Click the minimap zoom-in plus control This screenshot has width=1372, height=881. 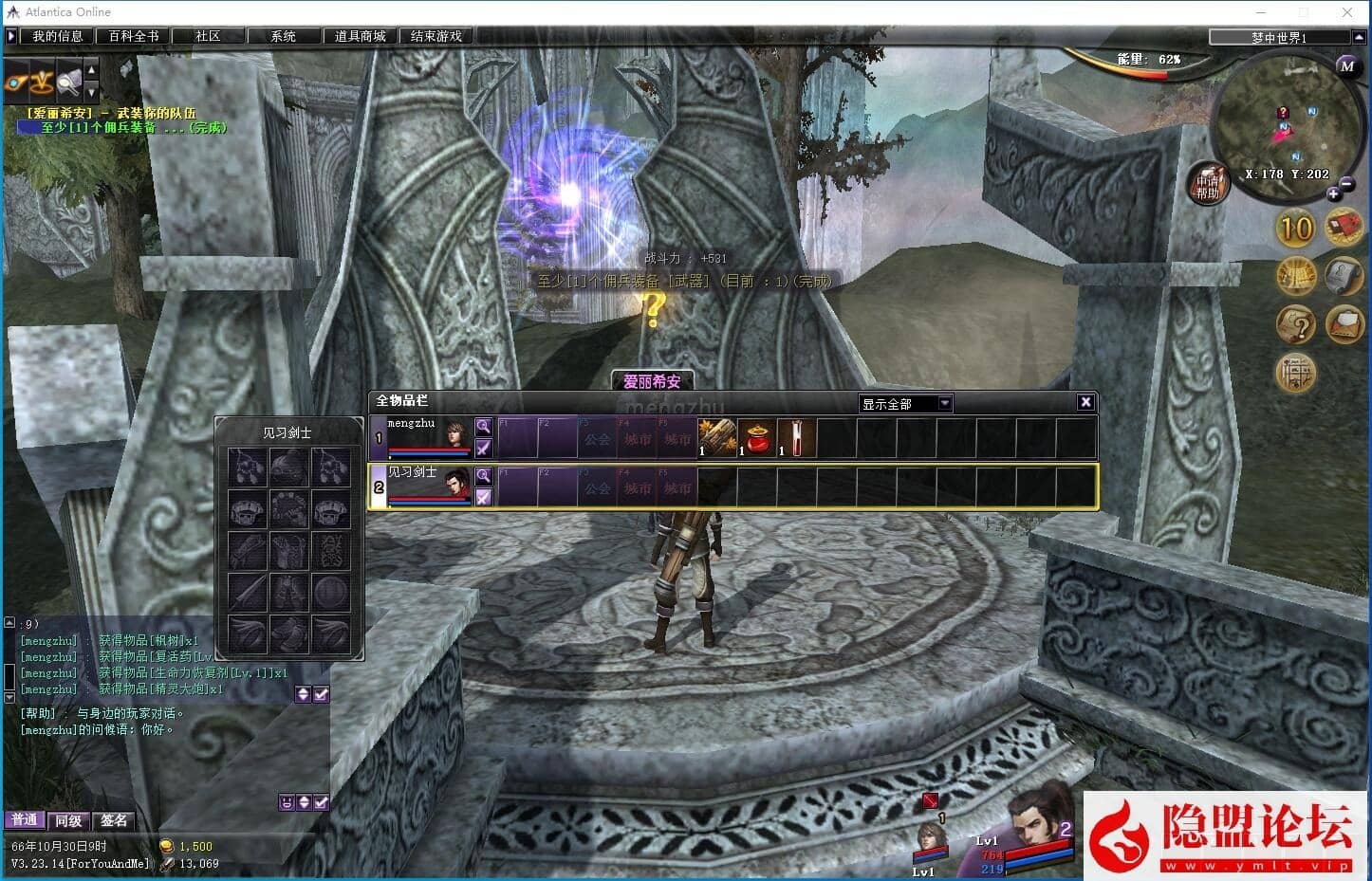(x=1335, y=192)
